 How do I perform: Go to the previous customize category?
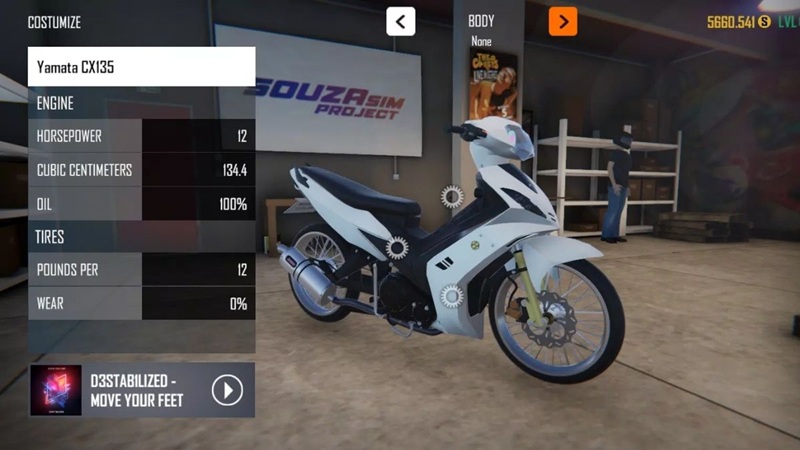pyautogui.click(x=401, y=21)
